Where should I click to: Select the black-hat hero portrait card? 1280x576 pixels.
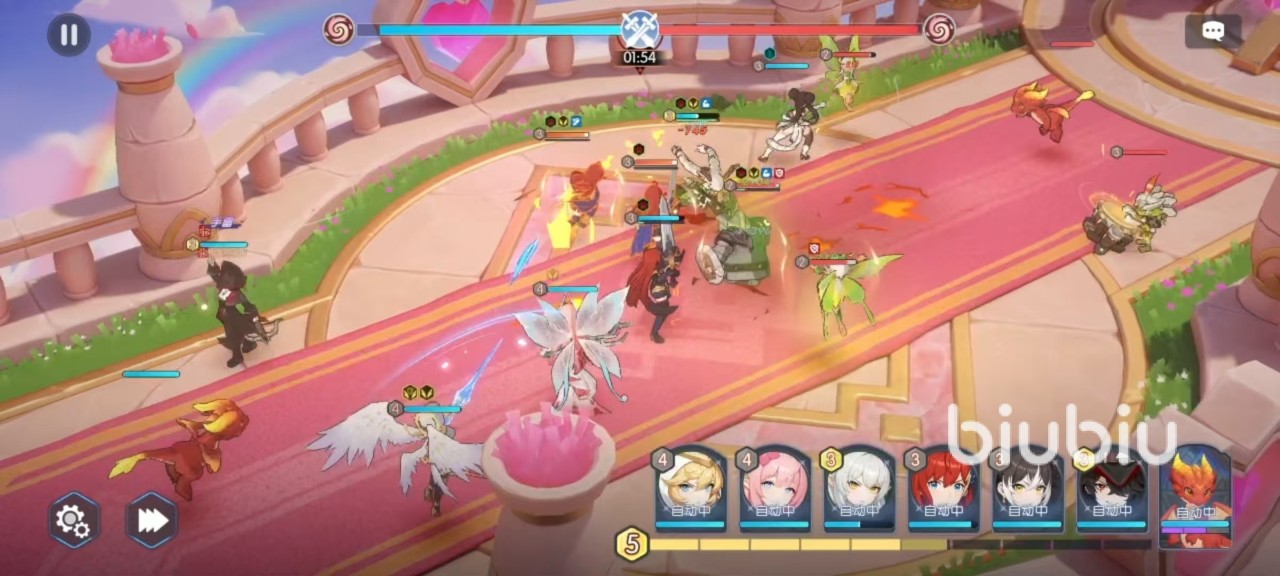point(1112,488)
